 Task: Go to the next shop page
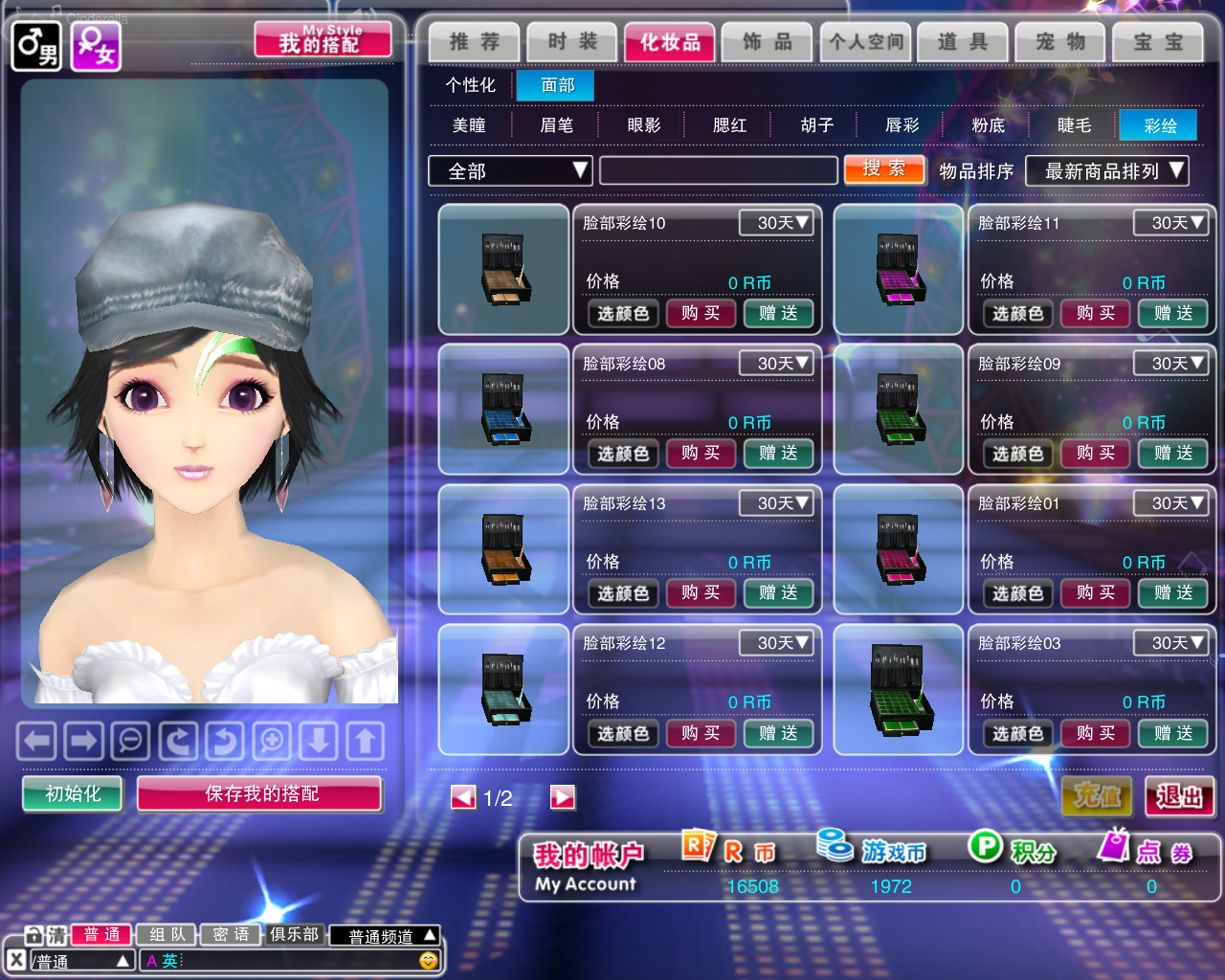(563, 797)
